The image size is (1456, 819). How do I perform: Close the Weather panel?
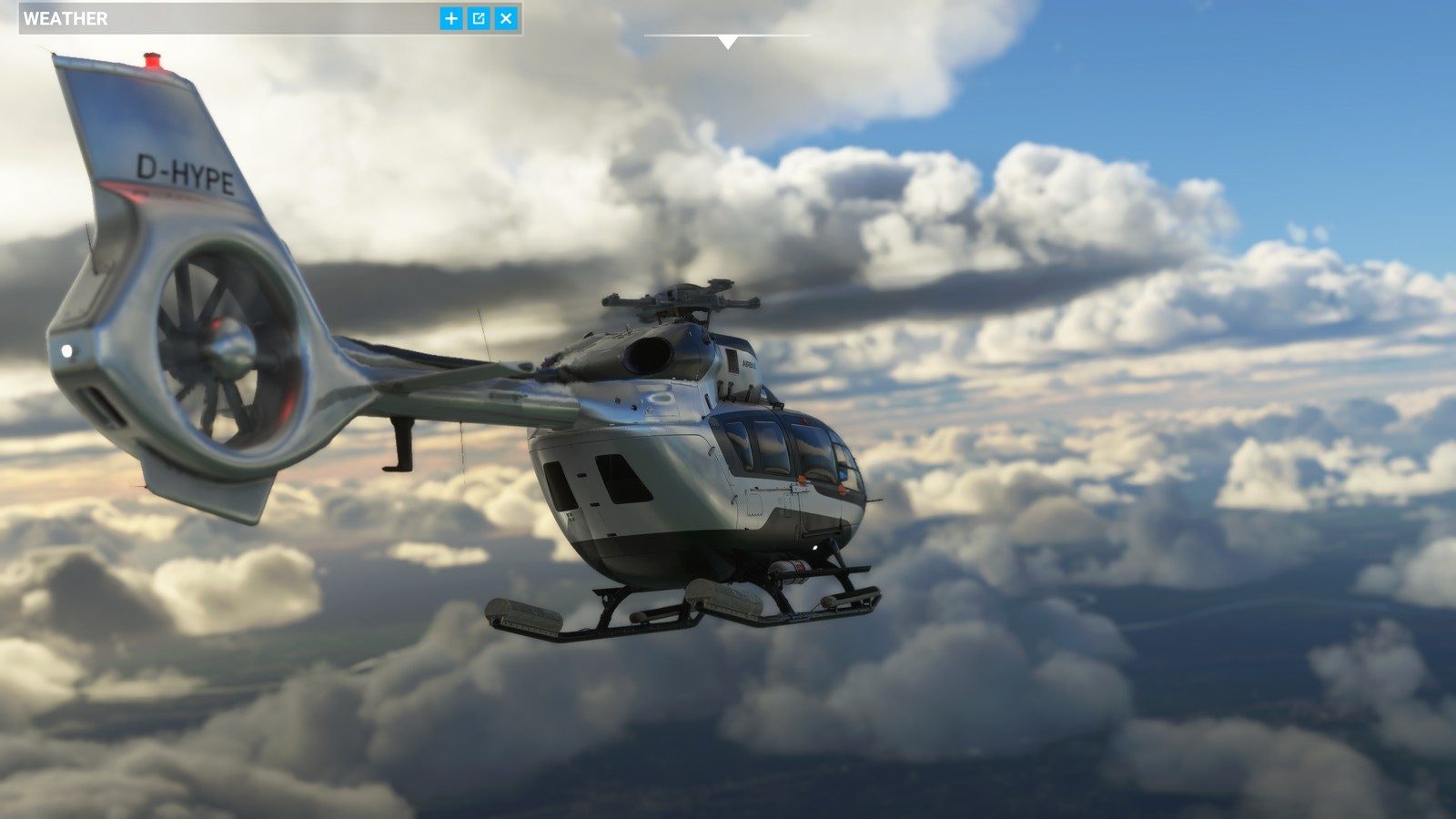coord(507,18)
